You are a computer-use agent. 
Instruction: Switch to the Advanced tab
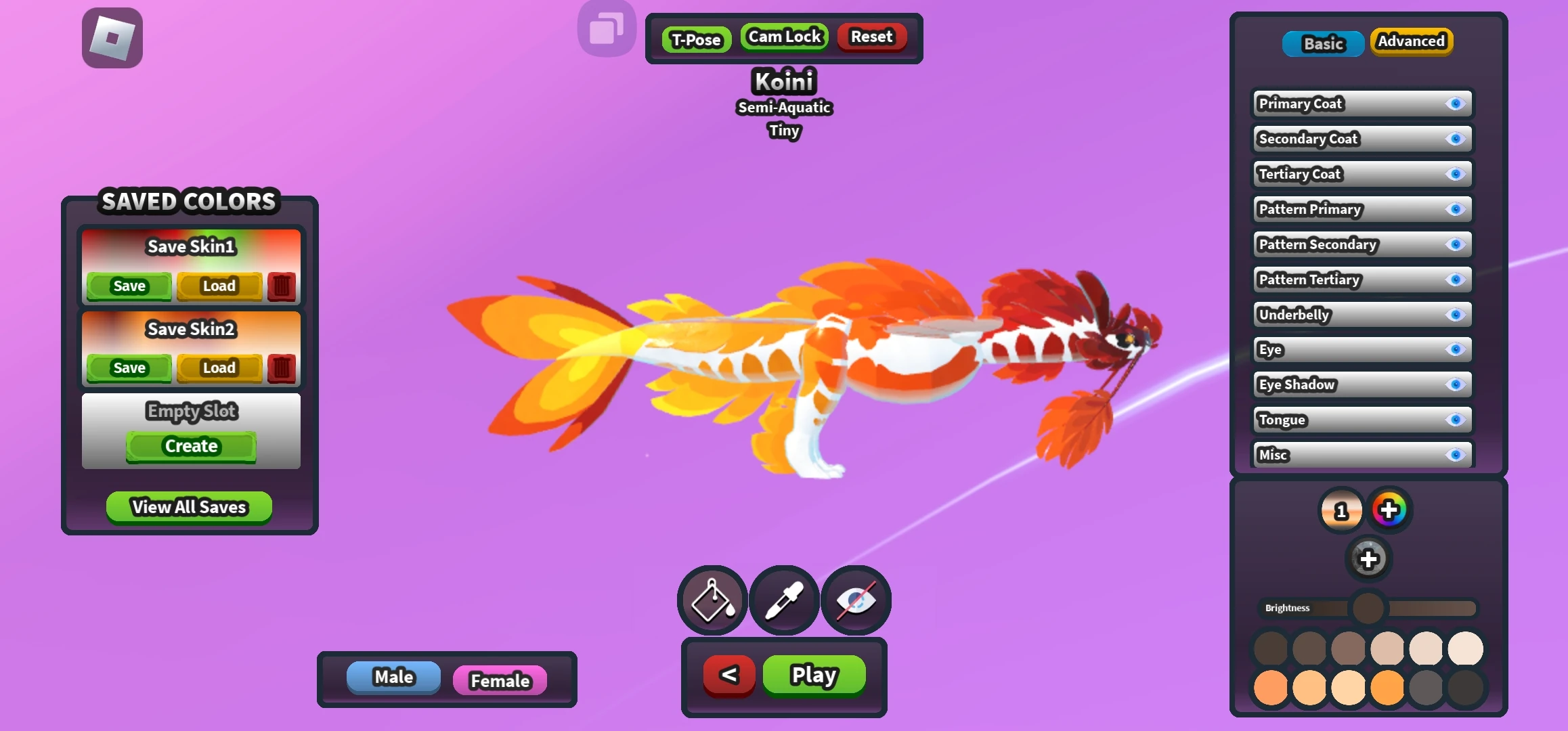1411,41
